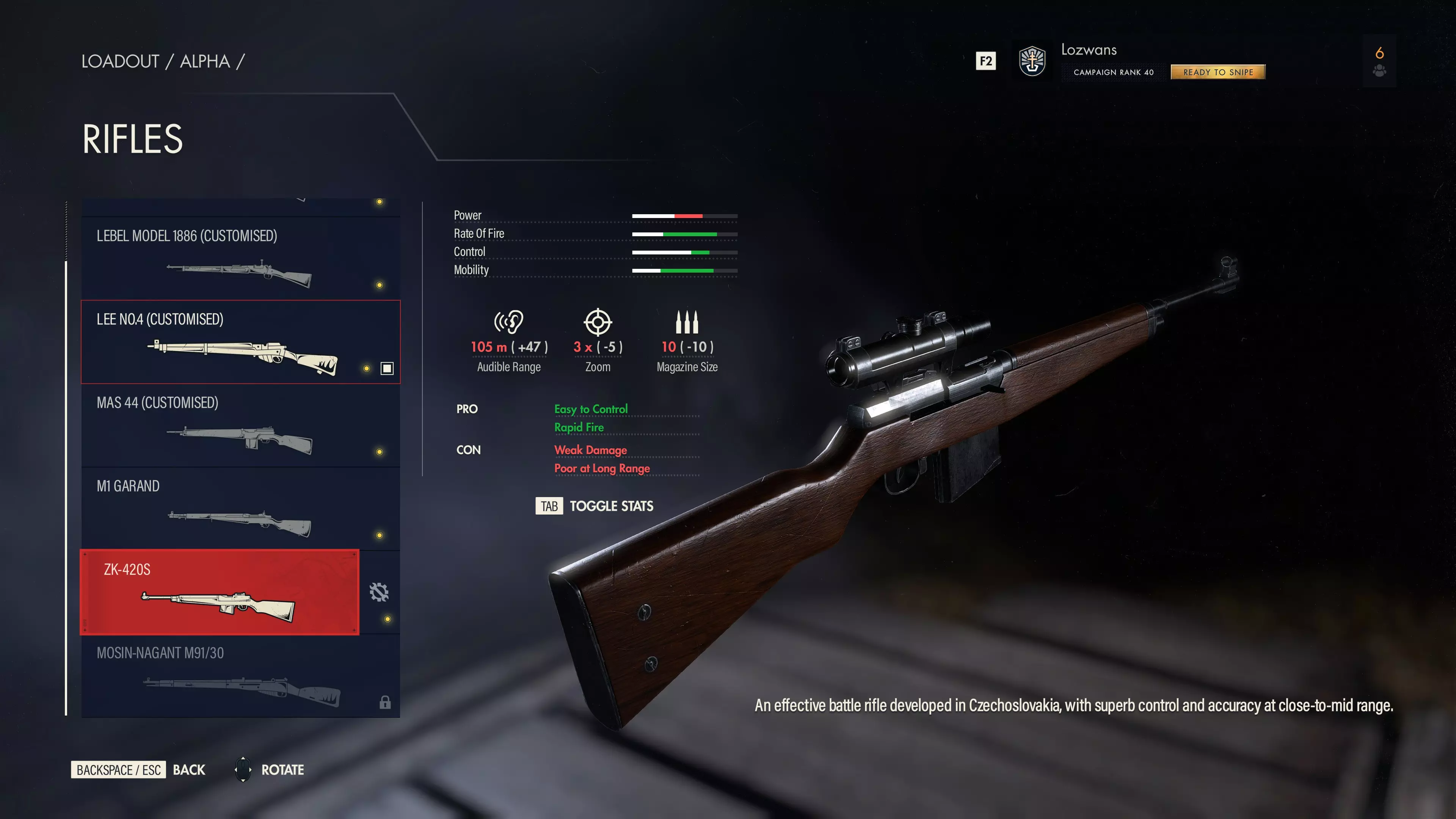Return to LOADOUT in the breadcrumb

coord(120,61)
